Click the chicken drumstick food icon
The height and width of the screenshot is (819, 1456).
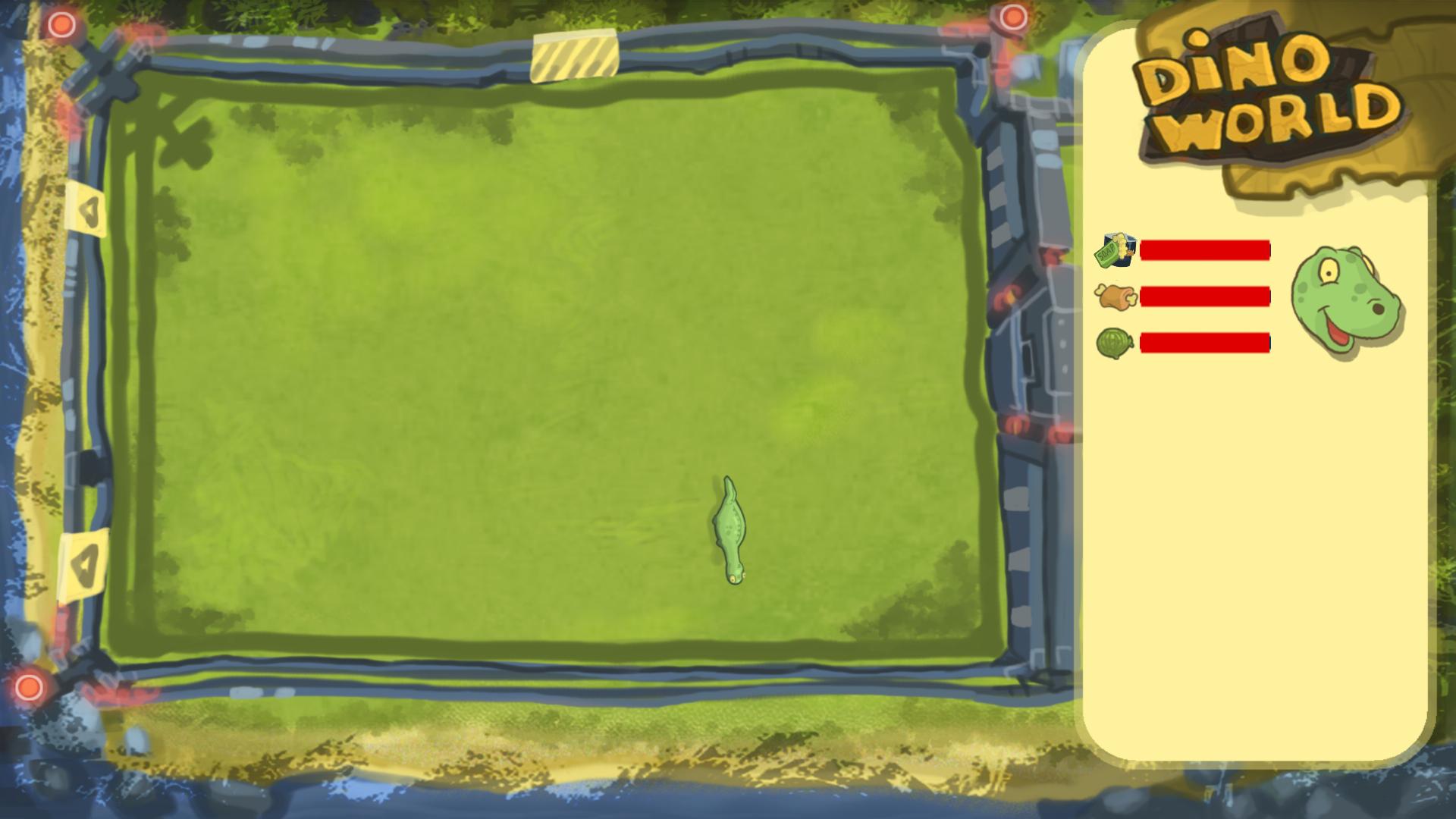(x=1114, y=299)
